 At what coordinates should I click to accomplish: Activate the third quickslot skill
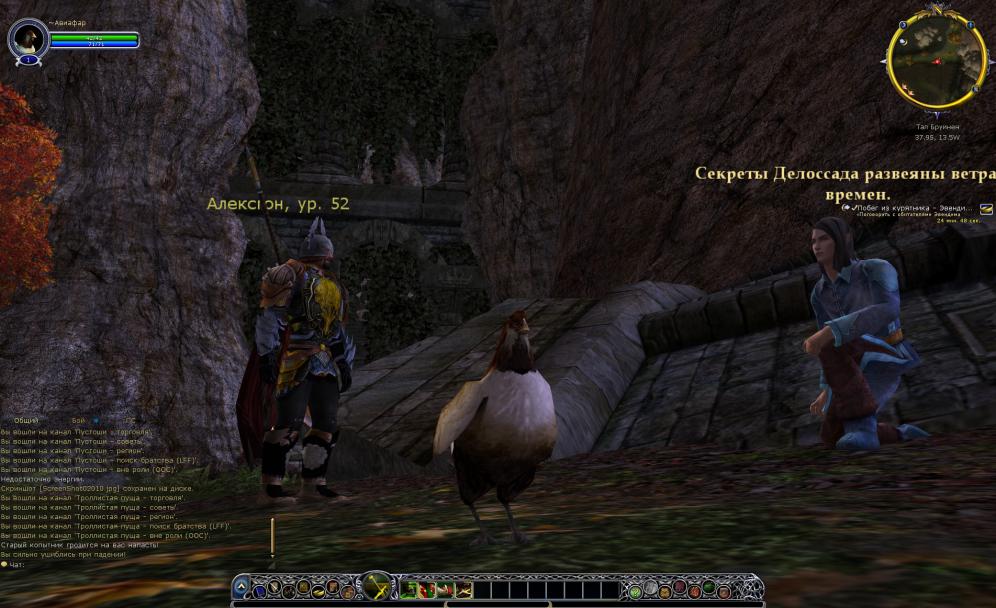445,589
